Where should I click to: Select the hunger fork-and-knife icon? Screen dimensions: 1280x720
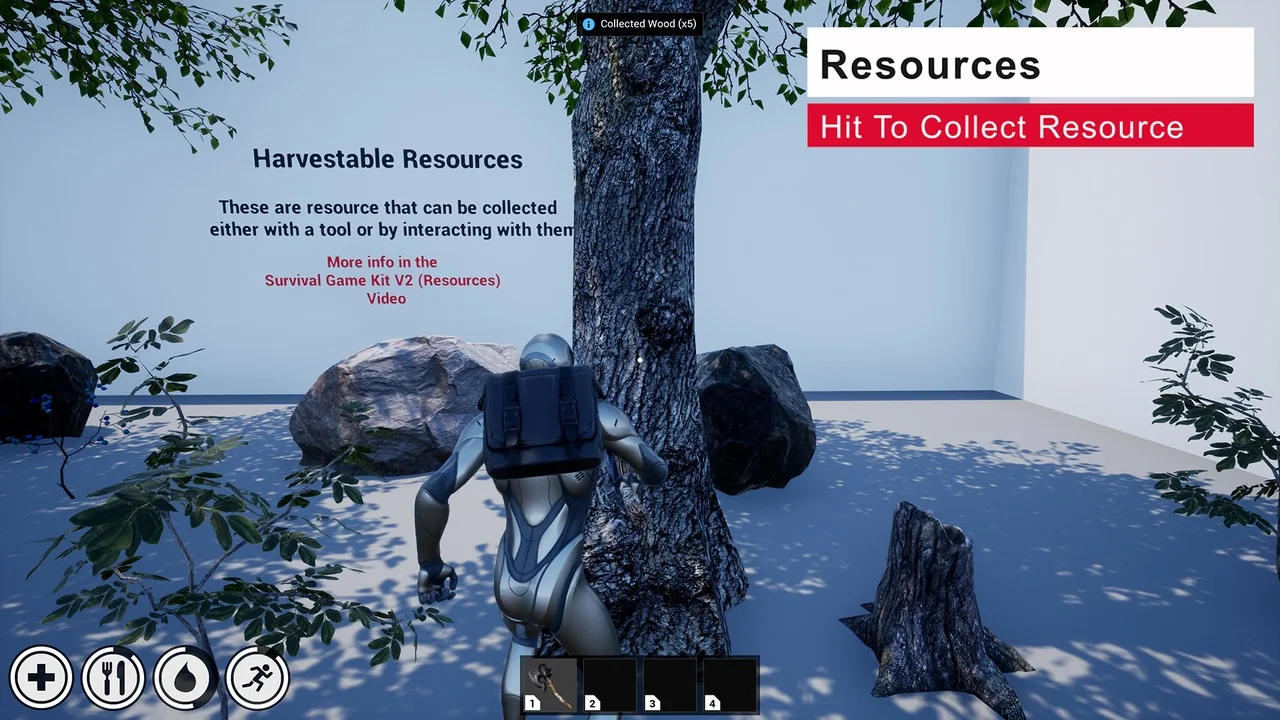pos(113,677)
